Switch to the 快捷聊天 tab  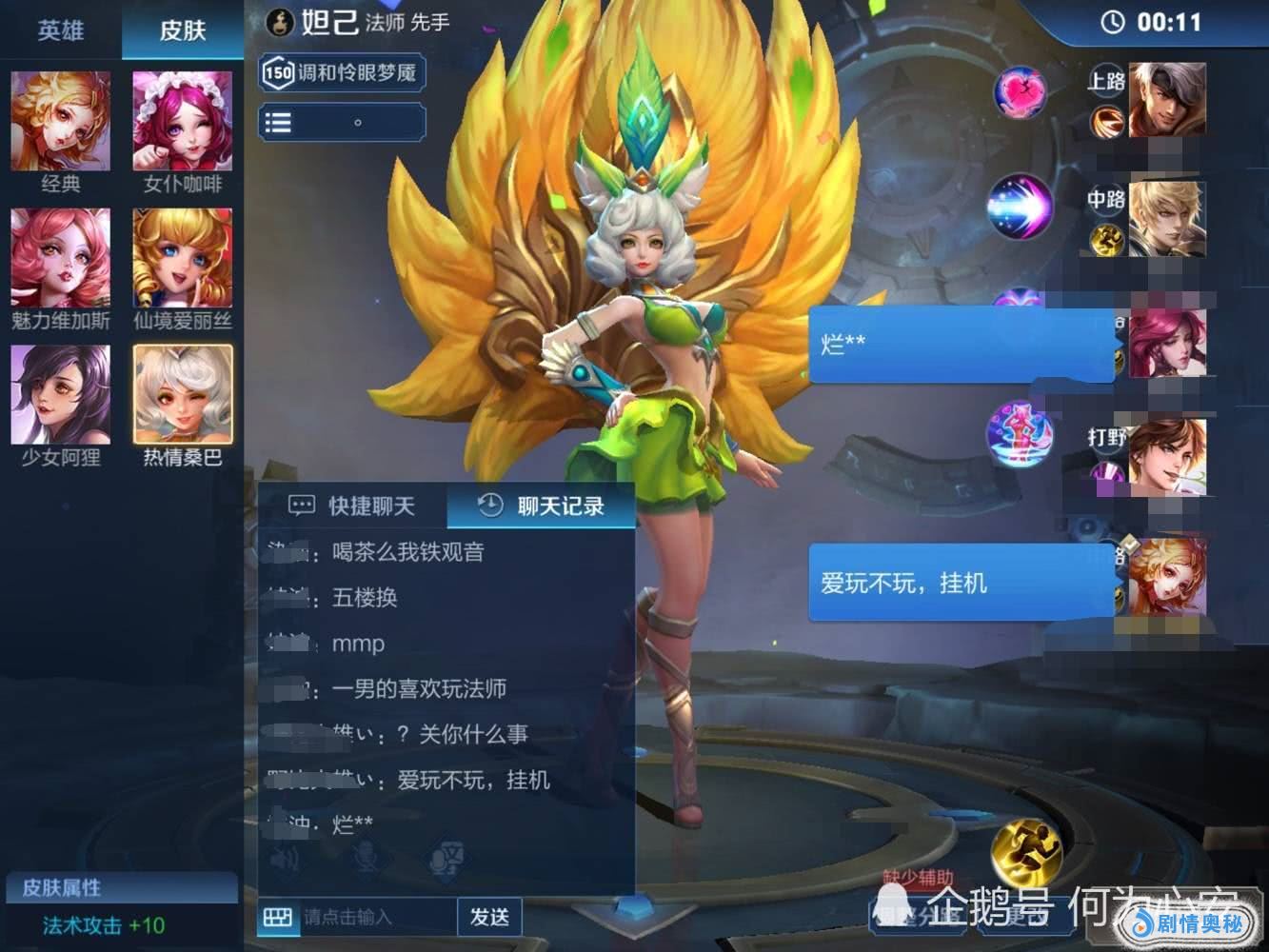[352, 506]
